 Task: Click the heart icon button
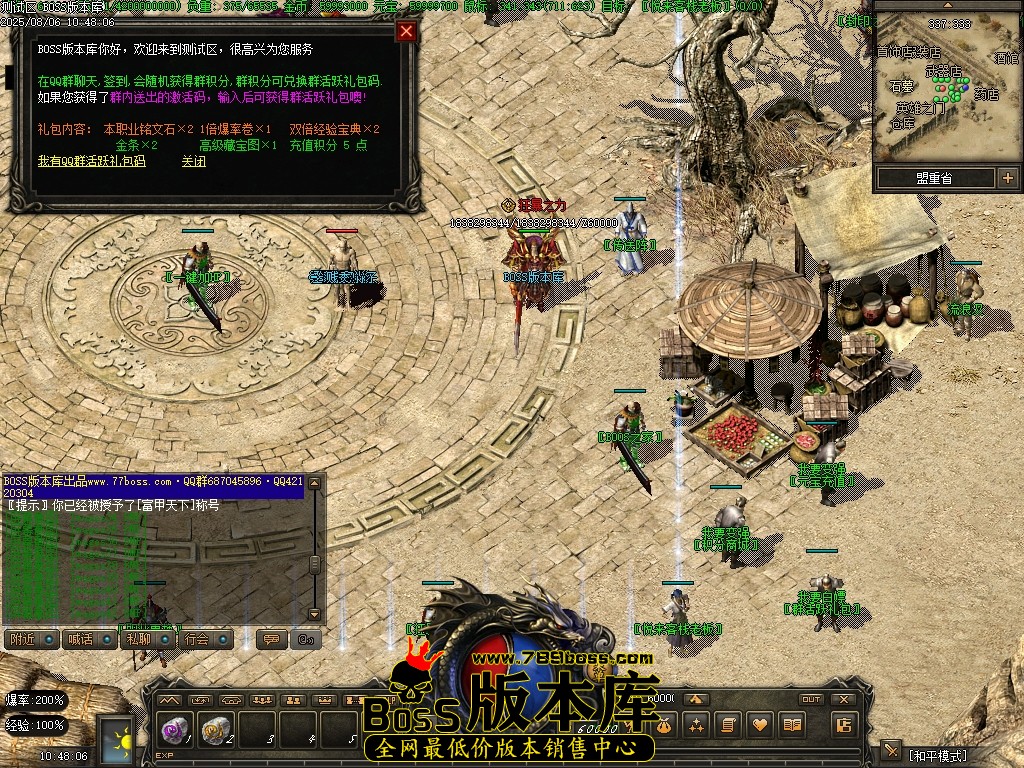760,725
